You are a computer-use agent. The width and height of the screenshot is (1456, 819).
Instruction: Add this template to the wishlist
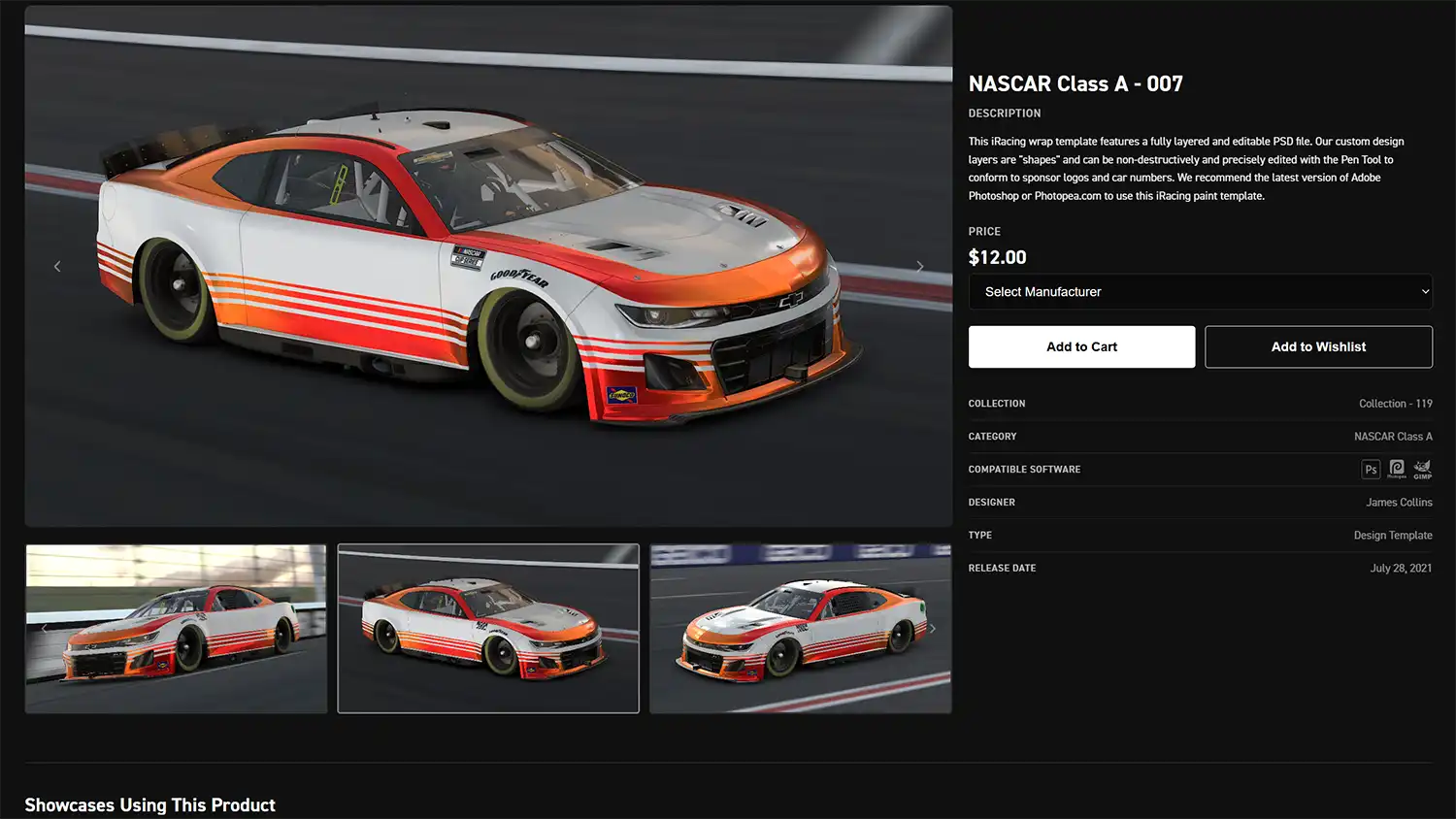tap(1318, 346)
